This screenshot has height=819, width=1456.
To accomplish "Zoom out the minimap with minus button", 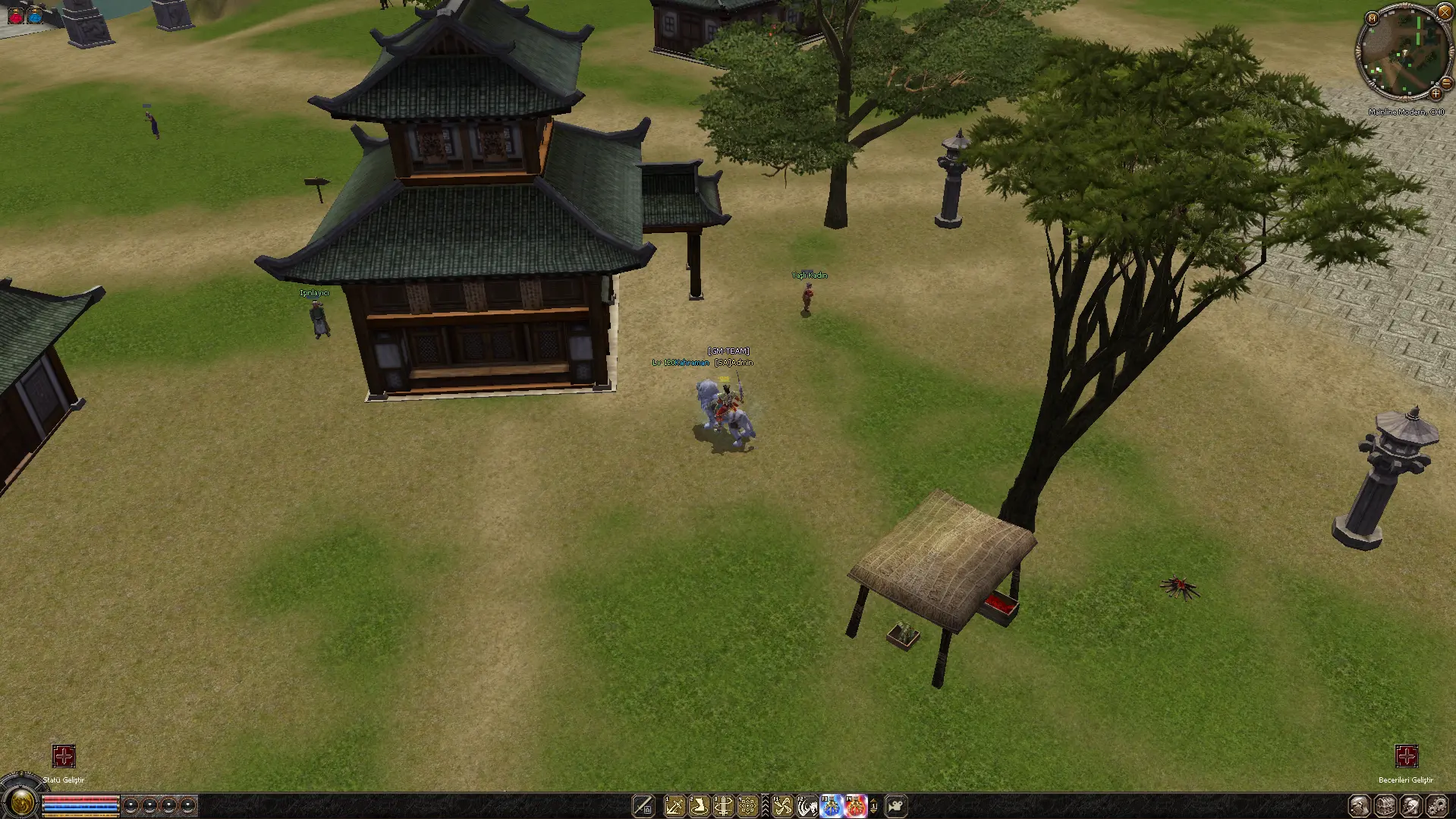I will click(x=1446, y=83).
